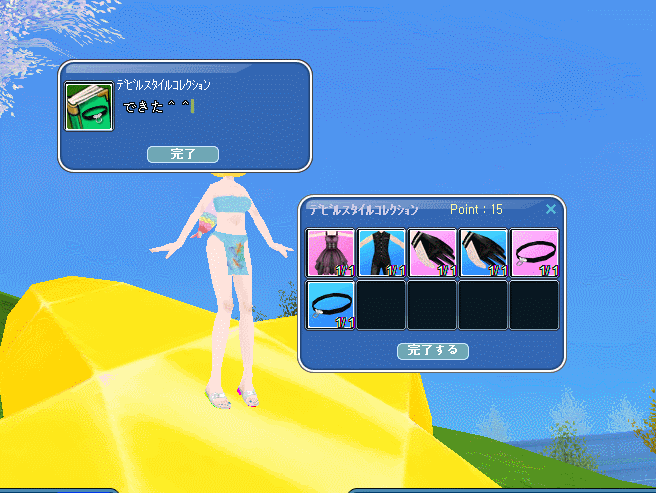Select the black glove on pink background
Screen dimensions: 656x493
tap(433, 253)
